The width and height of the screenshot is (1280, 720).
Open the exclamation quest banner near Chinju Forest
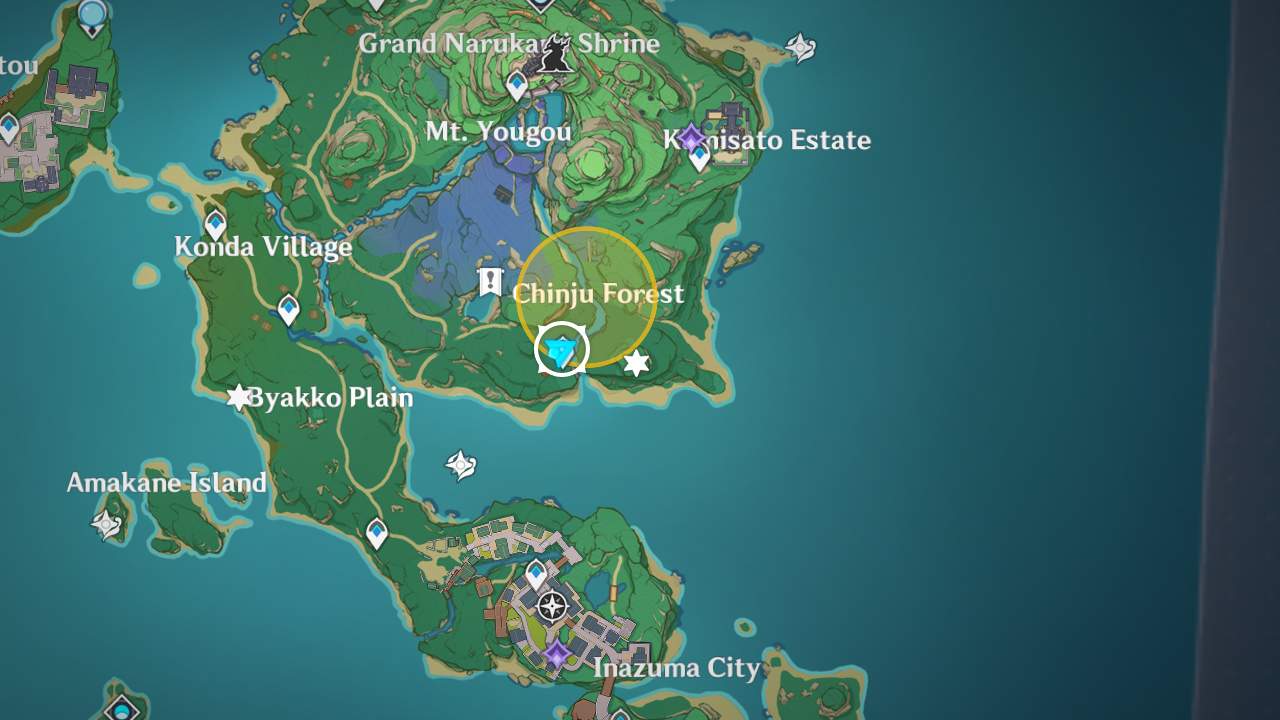[490, 281]
